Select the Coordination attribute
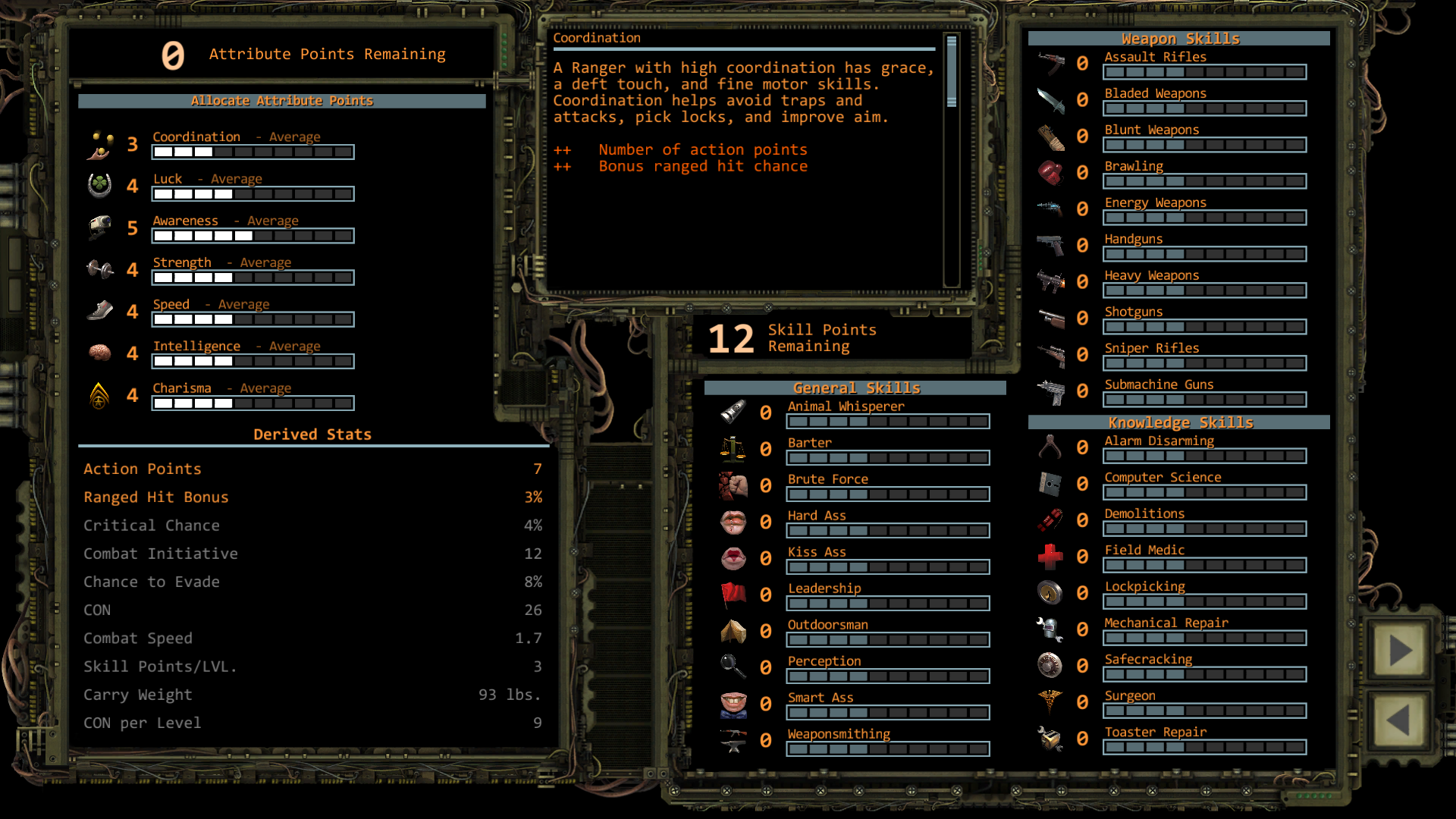This screenshot has height=819, width=1456. tap(196, 137)
